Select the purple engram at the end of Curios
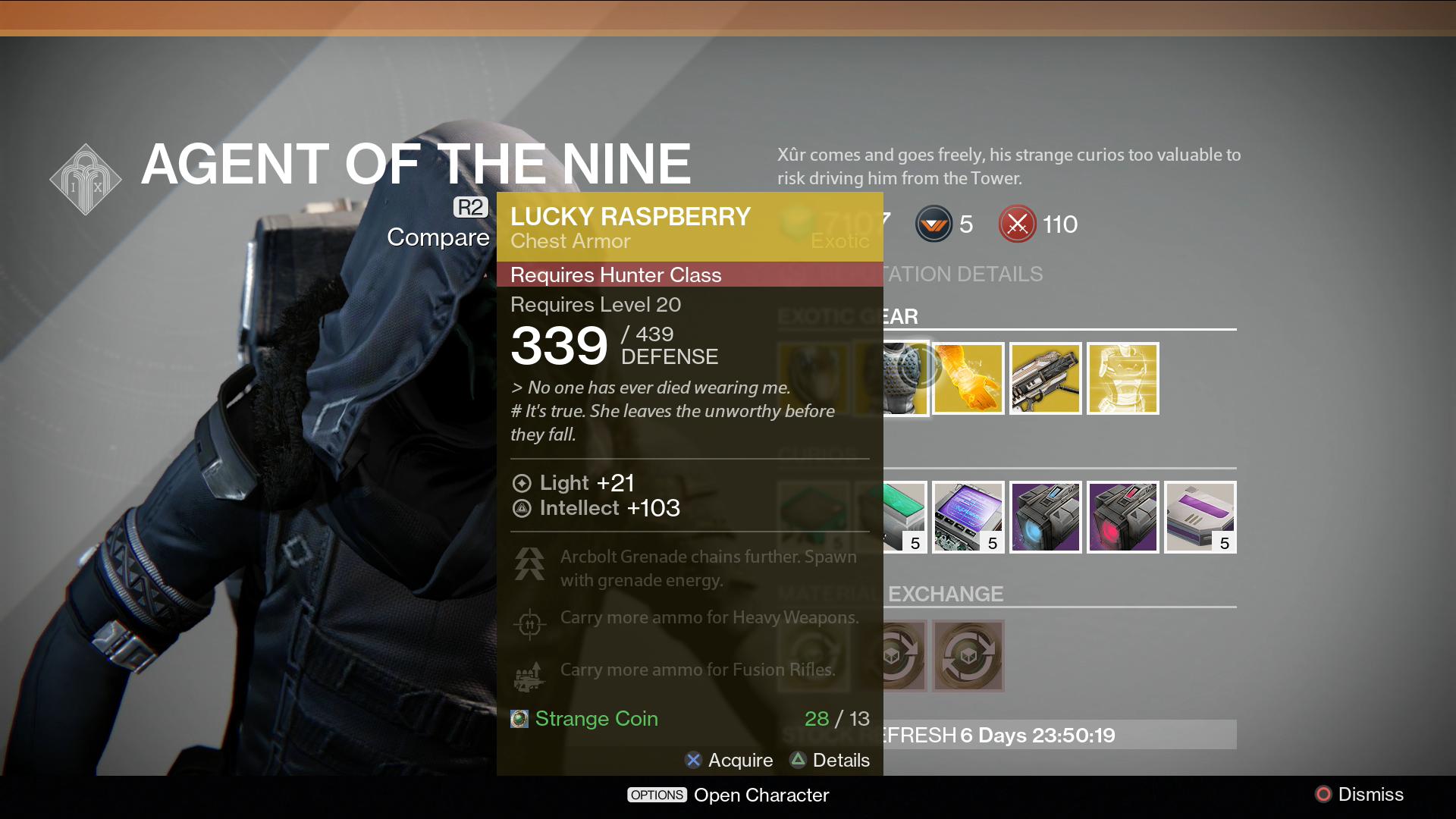 click(1200, 517)
